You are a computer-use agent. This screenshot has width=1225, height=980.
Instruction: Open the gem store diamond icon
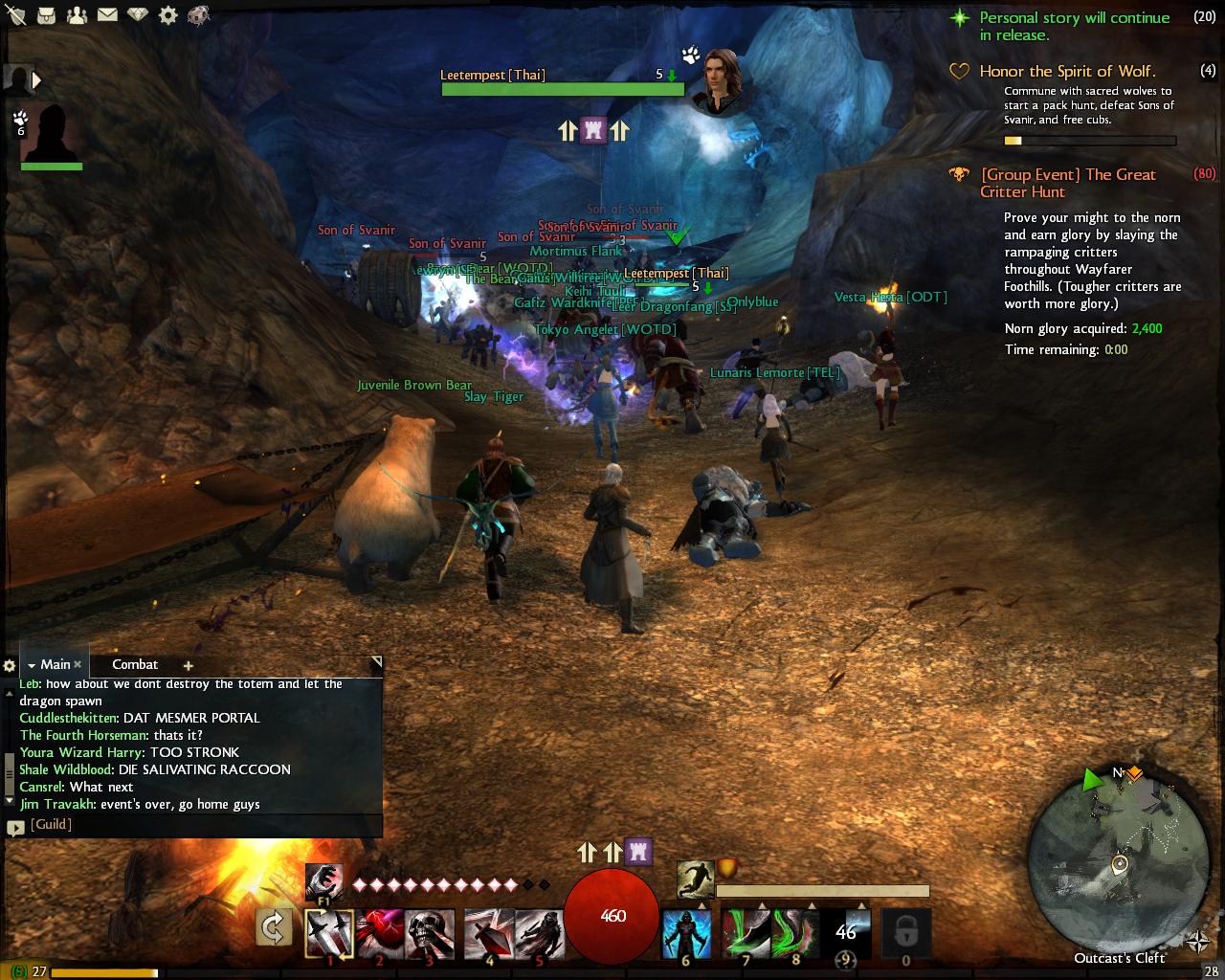[x=139, y=15]
